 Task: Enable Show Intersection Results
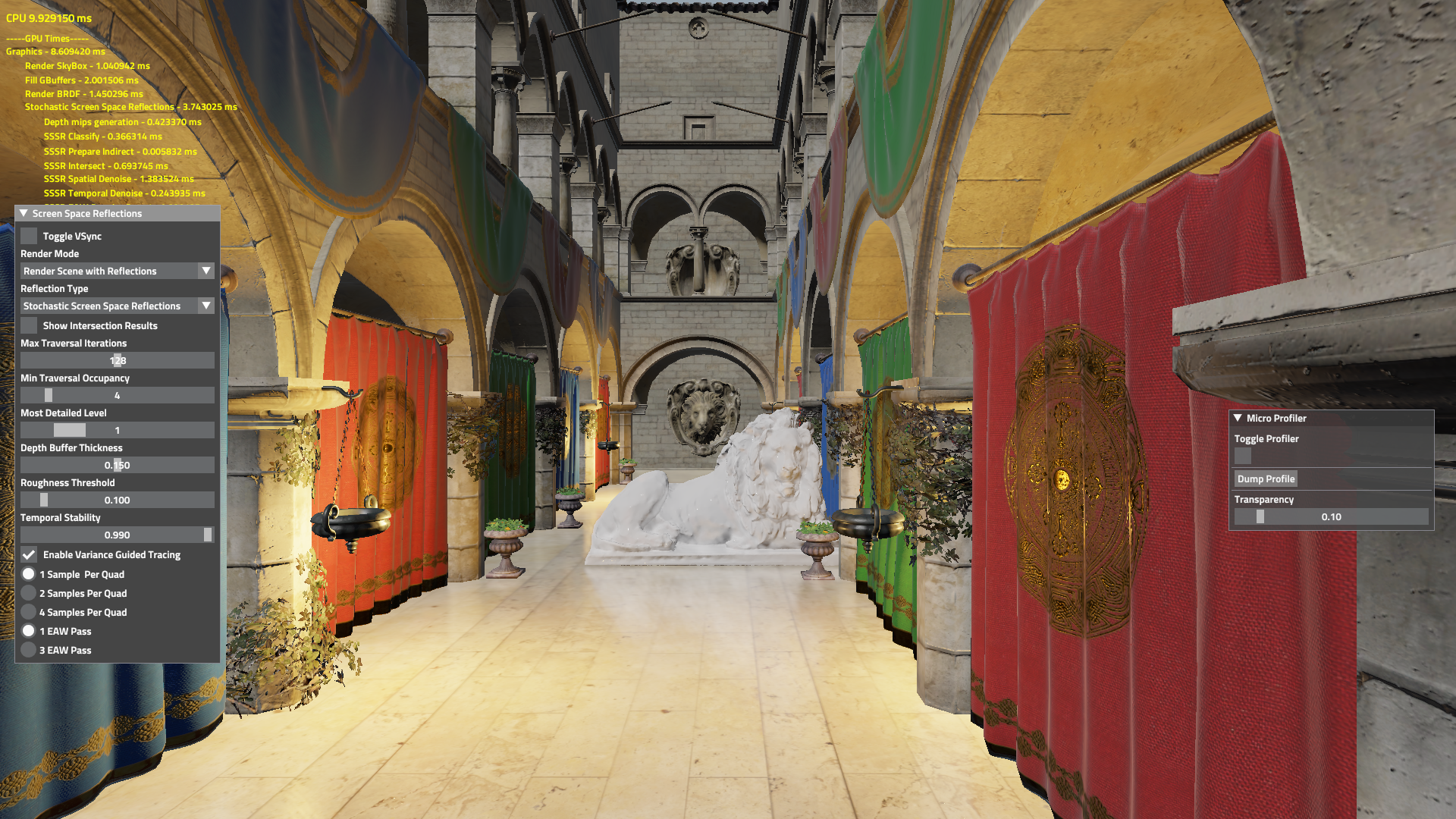pos(29,325)
